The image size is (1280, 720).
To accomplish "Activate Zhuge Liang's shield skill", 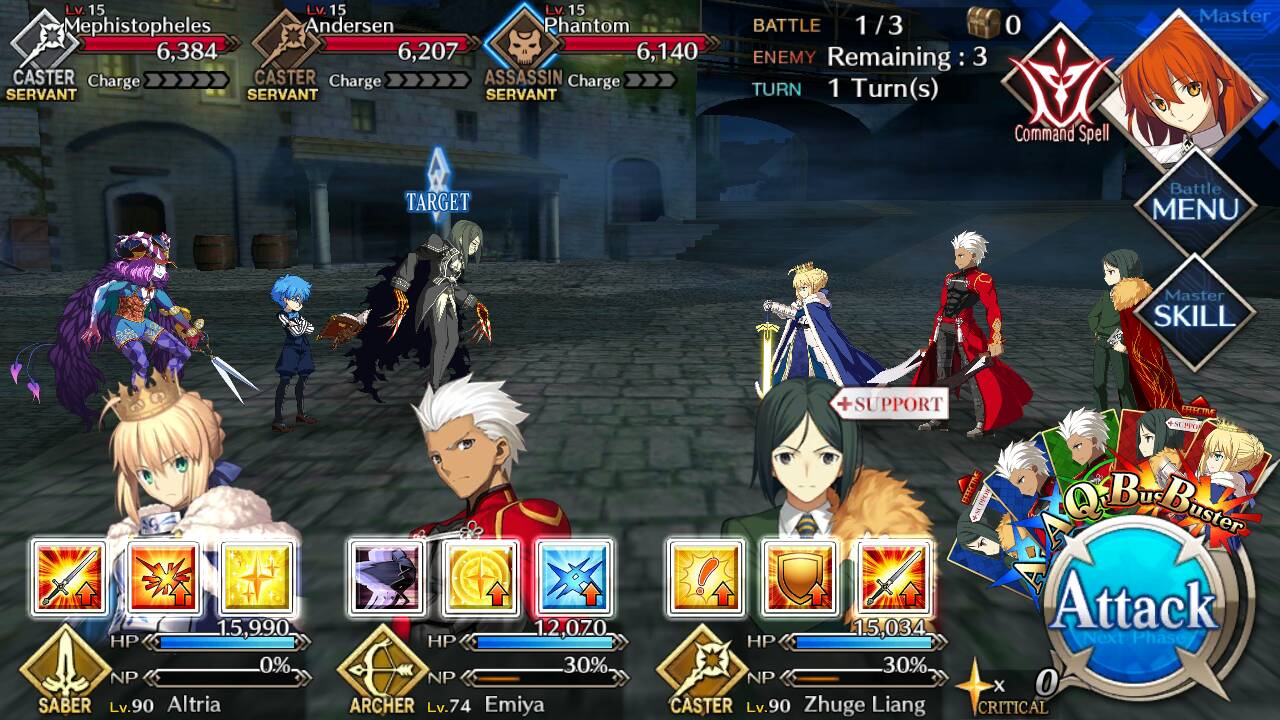I will click(799, 577).
